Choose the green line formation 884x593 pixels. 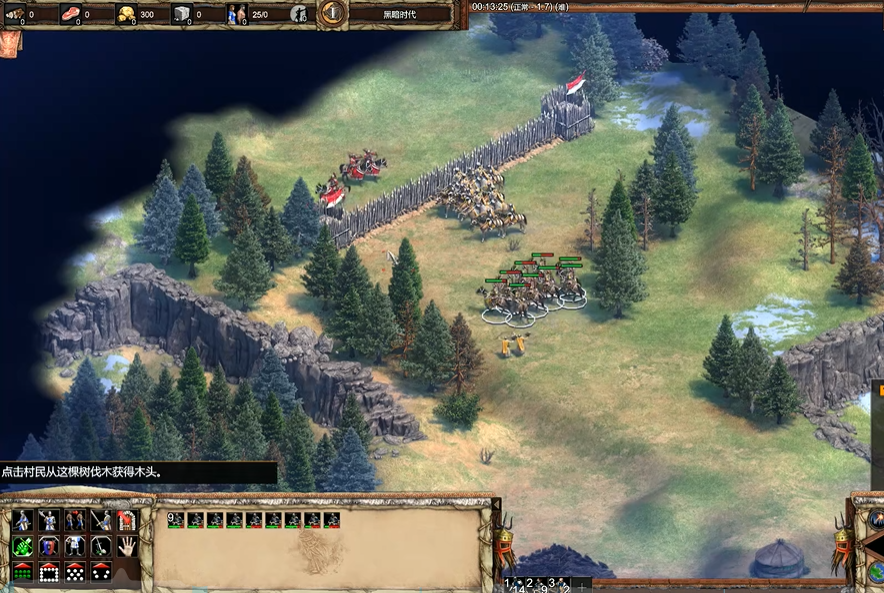[x=23, y=572]
